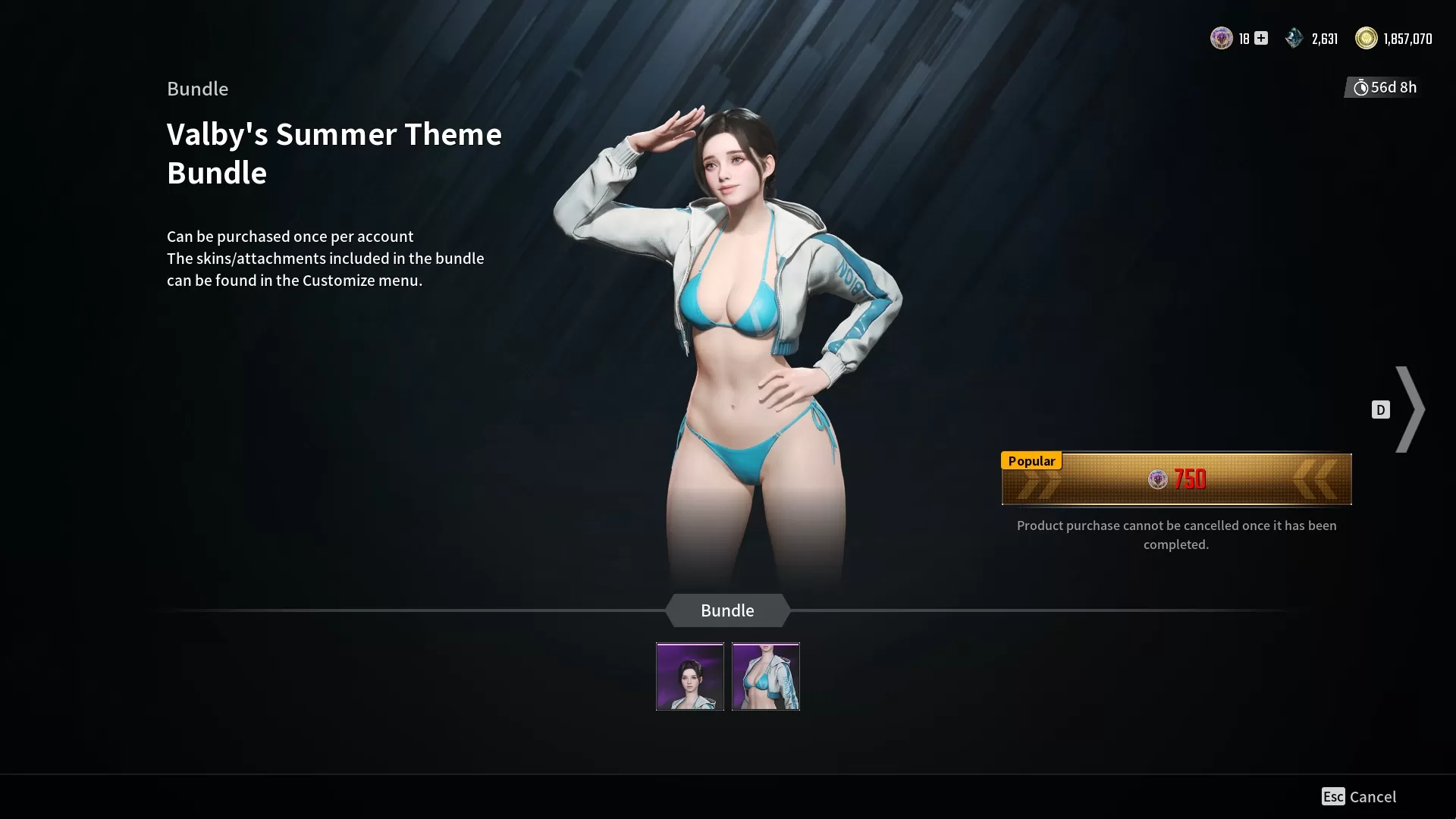1456x819 pixels.
Task: Select the bikini outfit thumbnail
Action: pyautogui.click(x=766, y=676)
